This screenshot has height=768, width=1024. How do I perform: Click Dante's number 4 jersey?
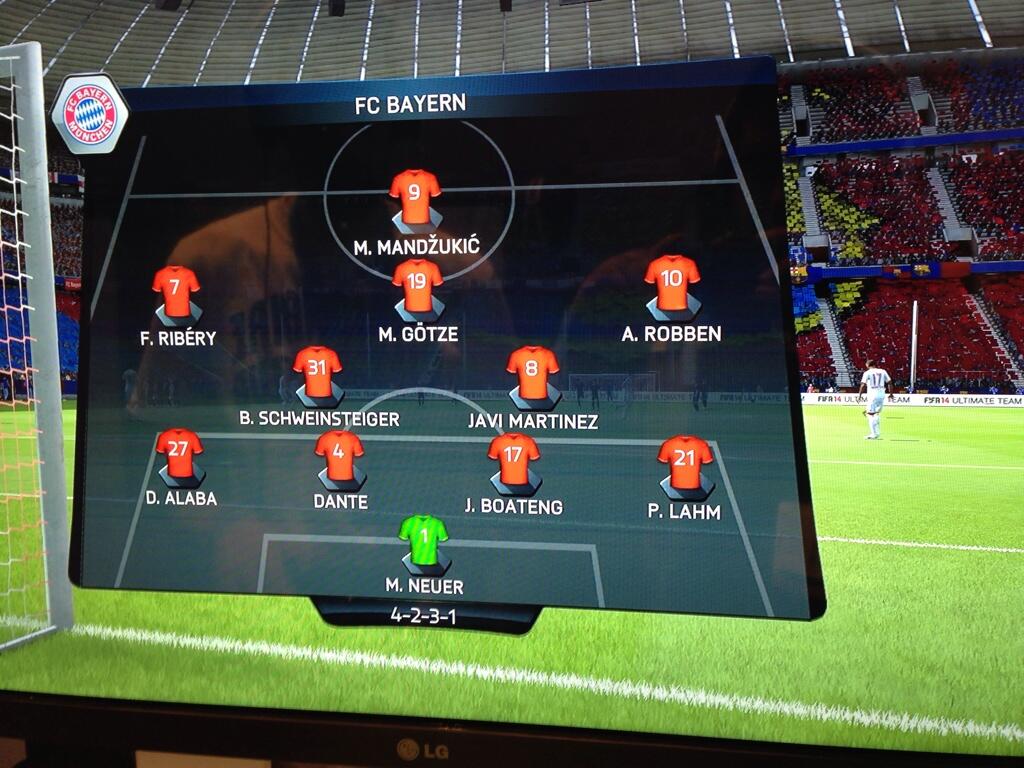point(339,455)
